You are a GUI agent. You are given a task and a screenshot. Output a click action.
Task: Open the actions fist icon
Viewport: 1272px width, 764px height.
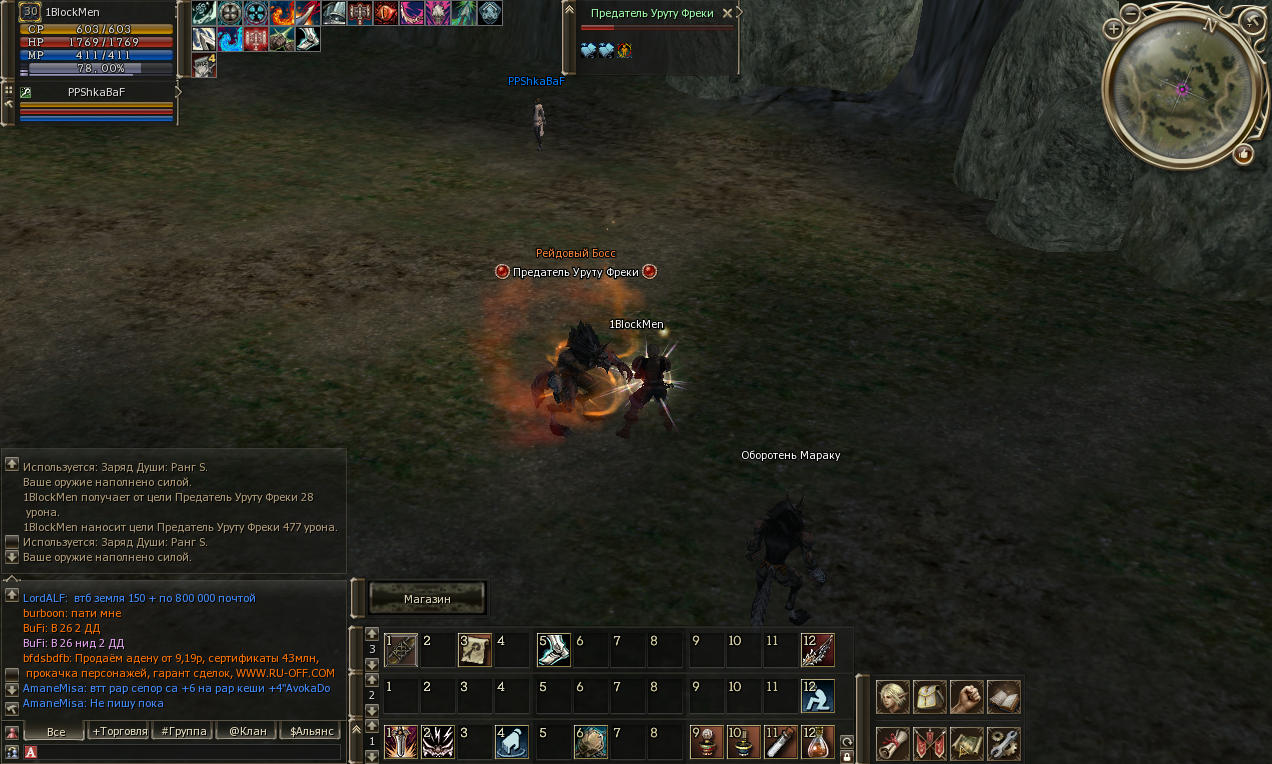[x=966, y=697]
